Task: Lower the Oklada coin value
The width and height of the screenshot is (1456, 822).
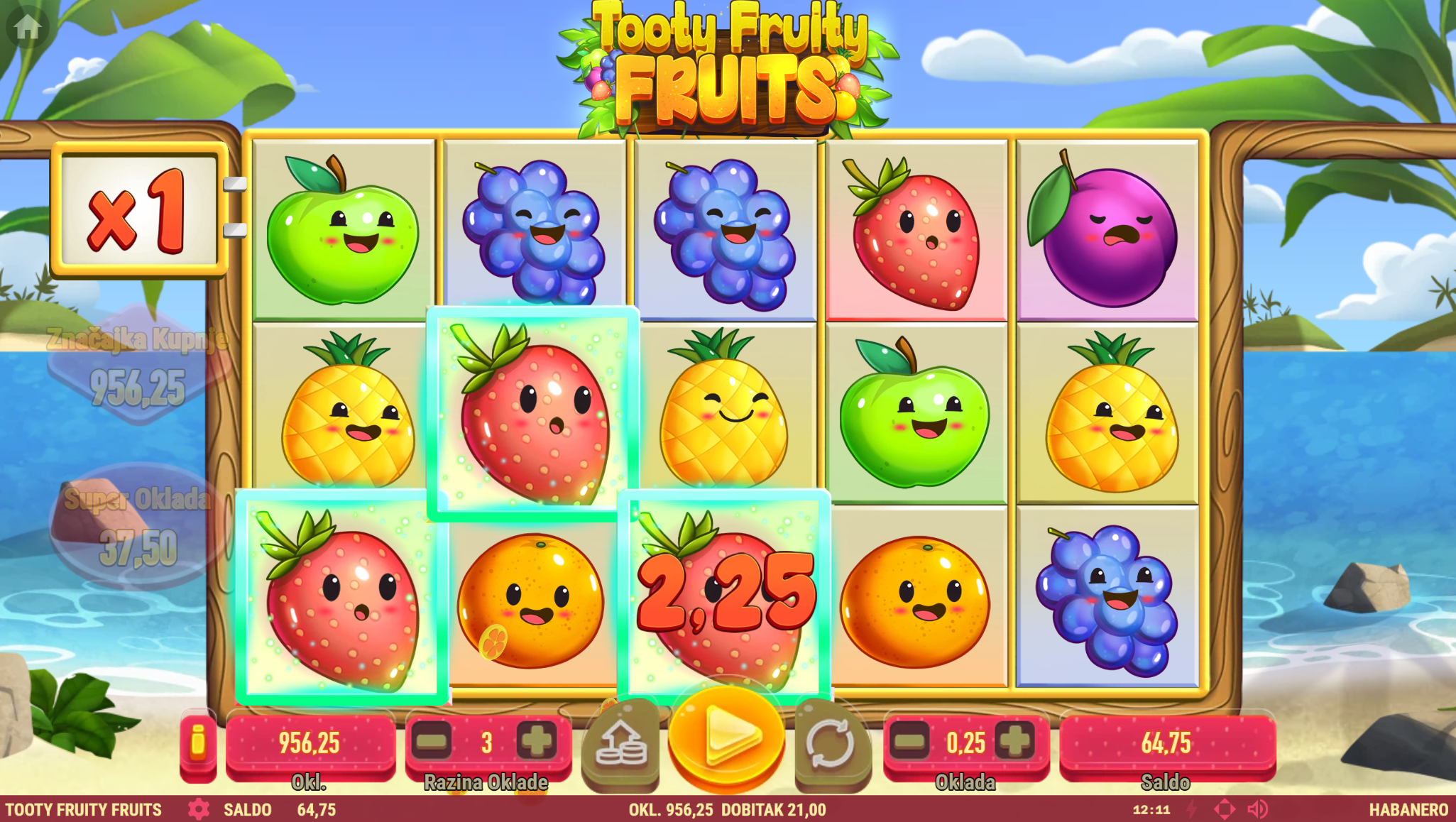Action: click(910, 742)
